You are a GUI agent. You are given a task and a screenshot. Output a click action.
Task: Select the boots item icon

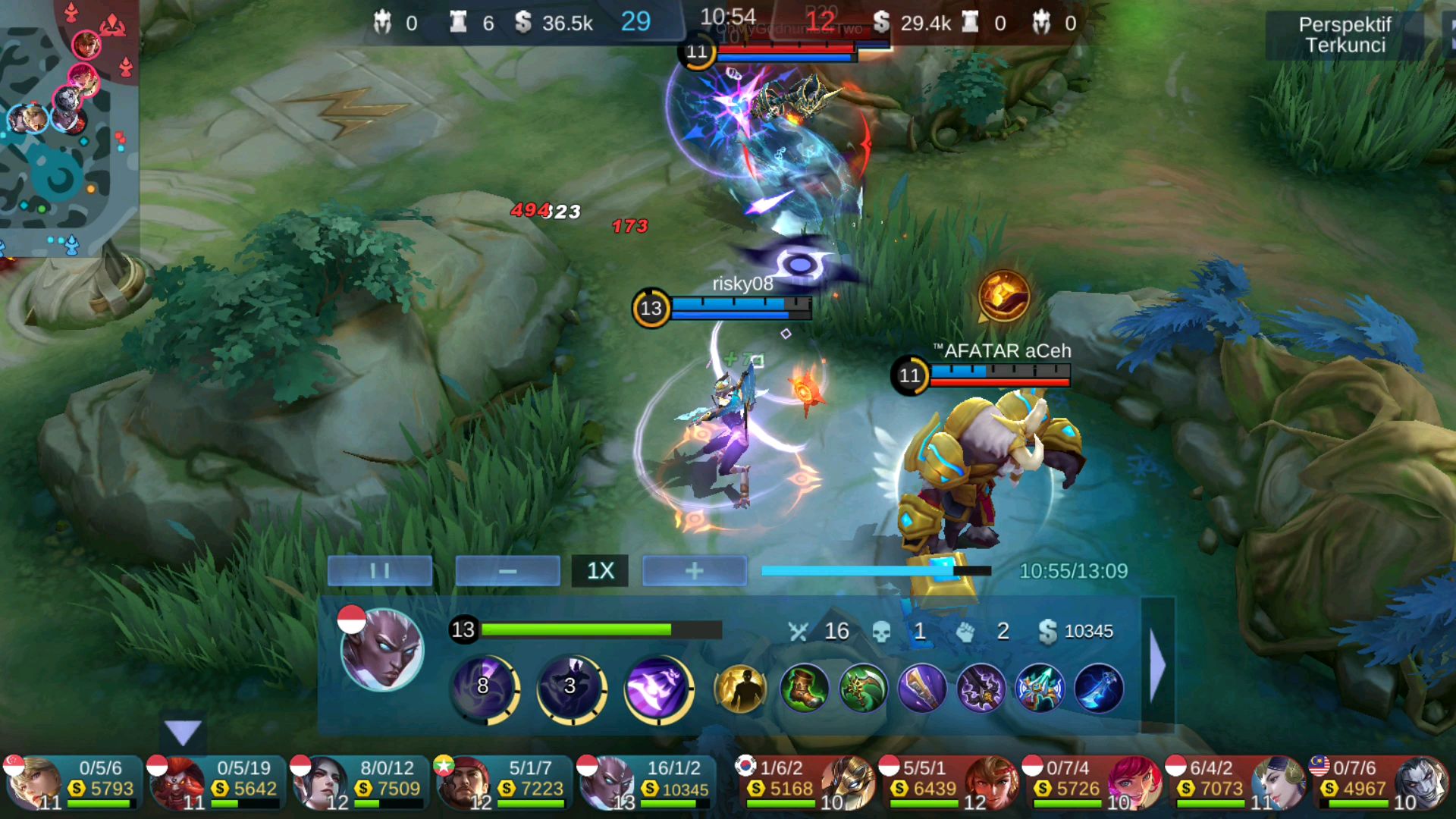point(804,689)
